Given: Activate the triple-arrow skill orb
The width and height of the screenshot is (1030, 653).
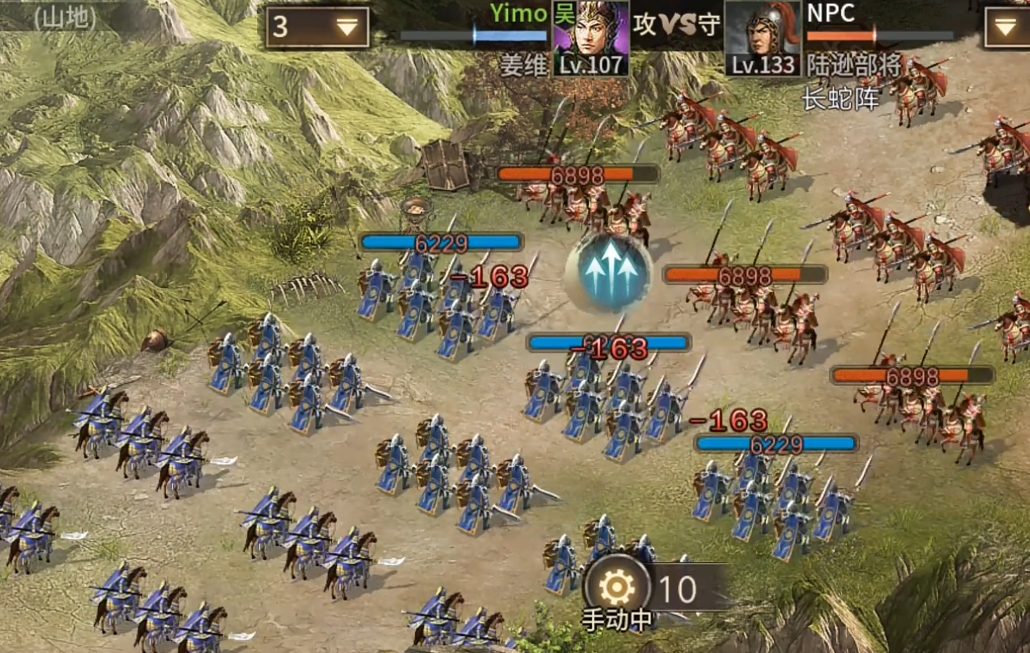Looking at the screenshot, I should coord(608,274).
